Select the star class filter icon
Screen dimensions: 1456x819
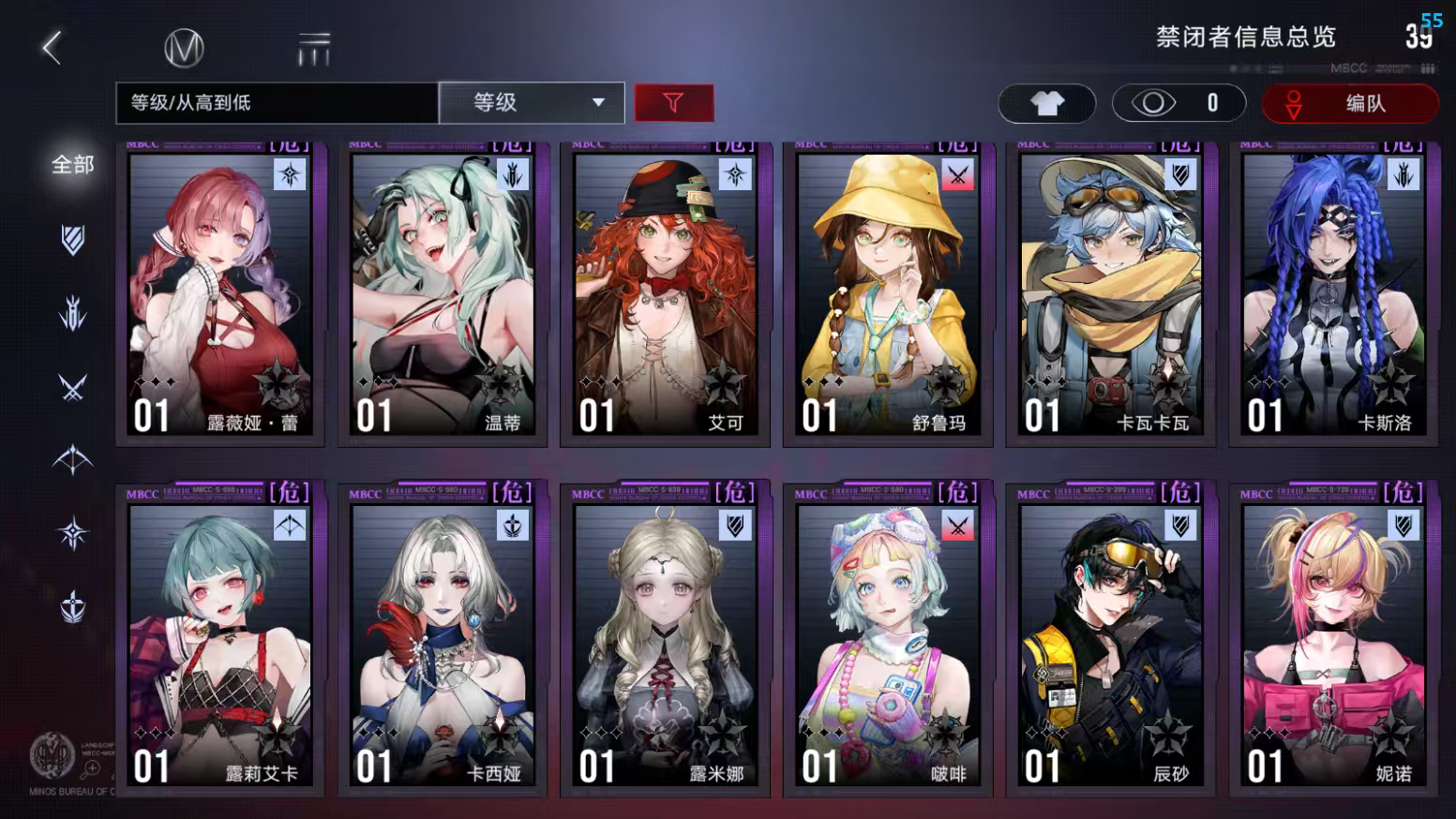click(73, 530)
